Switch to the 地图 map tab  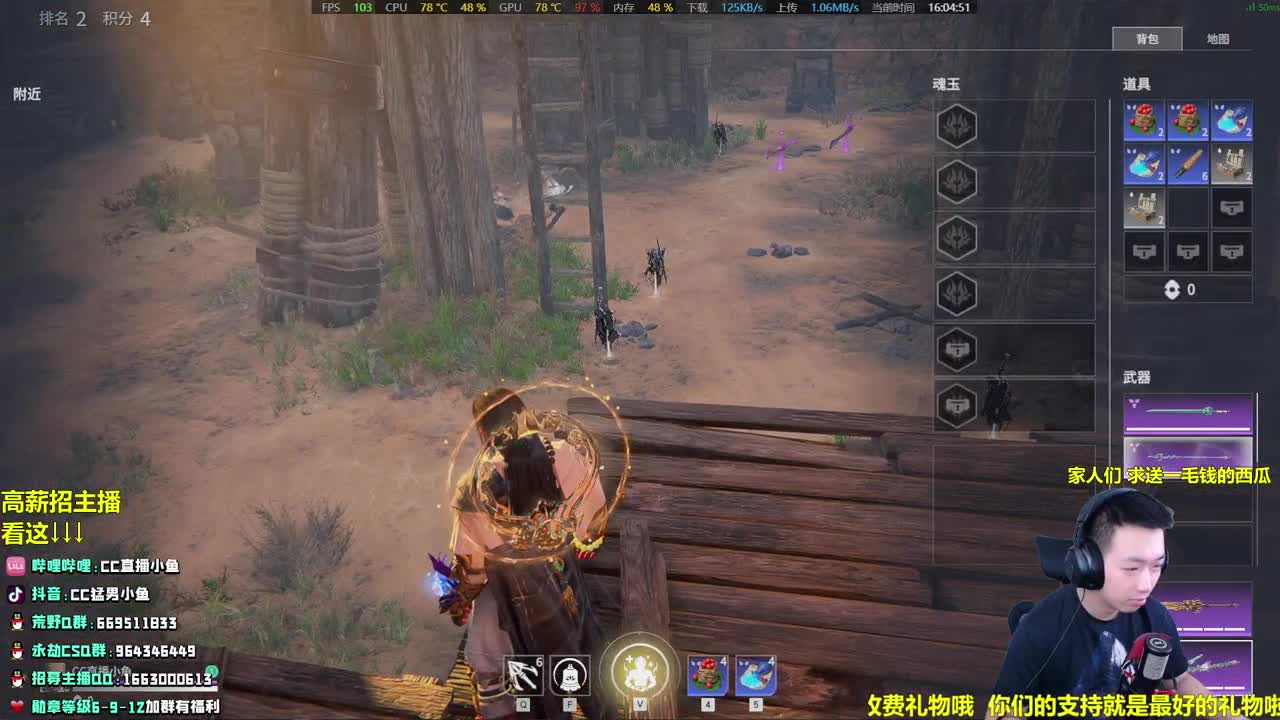click(x=1219, y=39)
